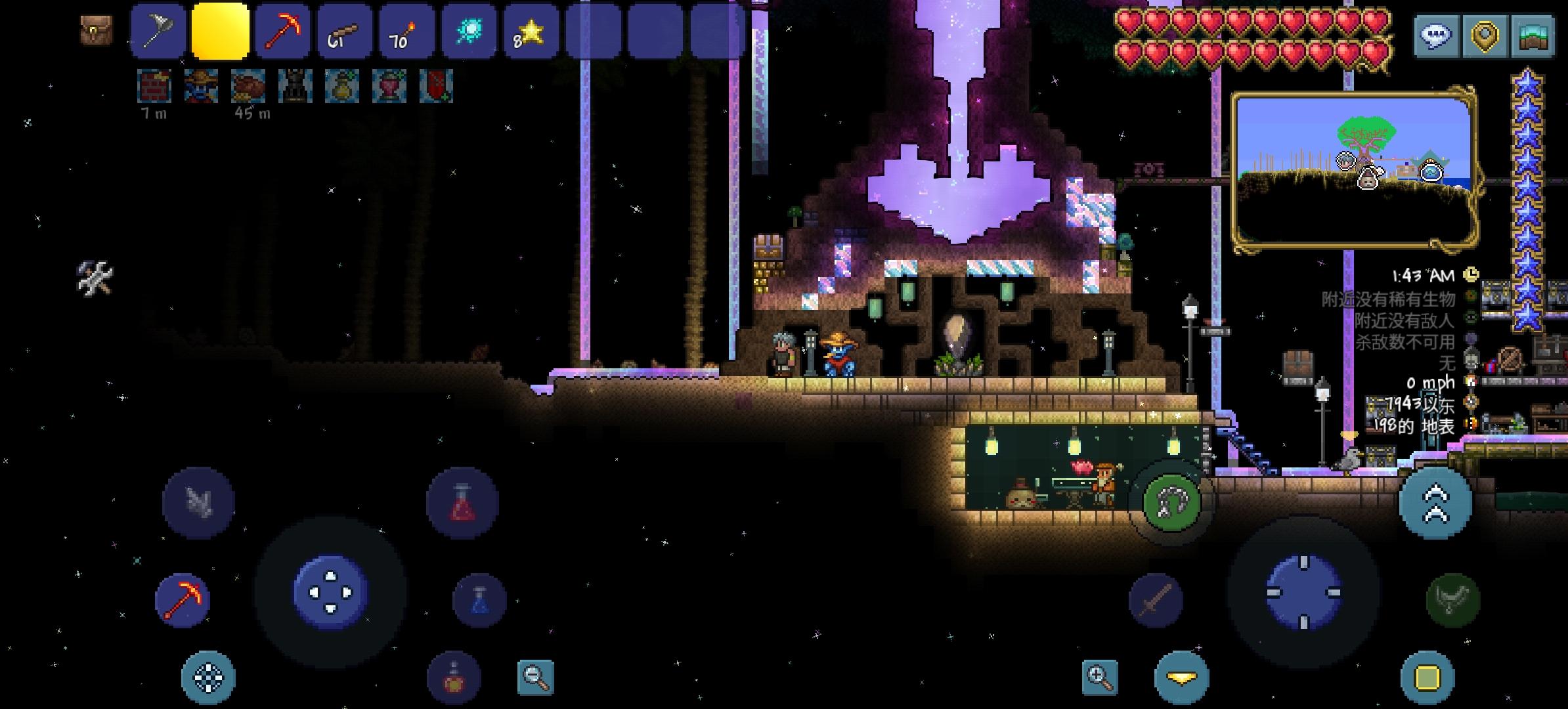This screenshot has width=1568, height=709.
Task: Use the red healing potion quick button
Action: (462, 503)
